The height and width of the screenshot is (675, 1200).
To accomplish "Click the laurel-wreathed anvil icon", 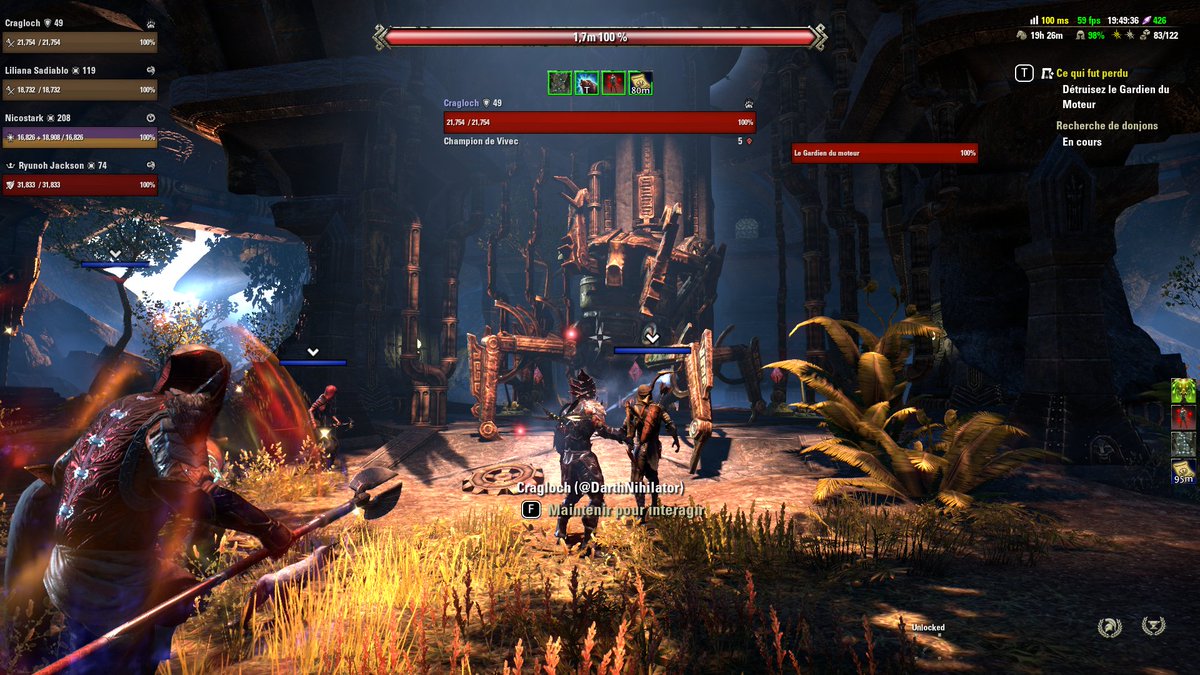I will pos(1153,627).
